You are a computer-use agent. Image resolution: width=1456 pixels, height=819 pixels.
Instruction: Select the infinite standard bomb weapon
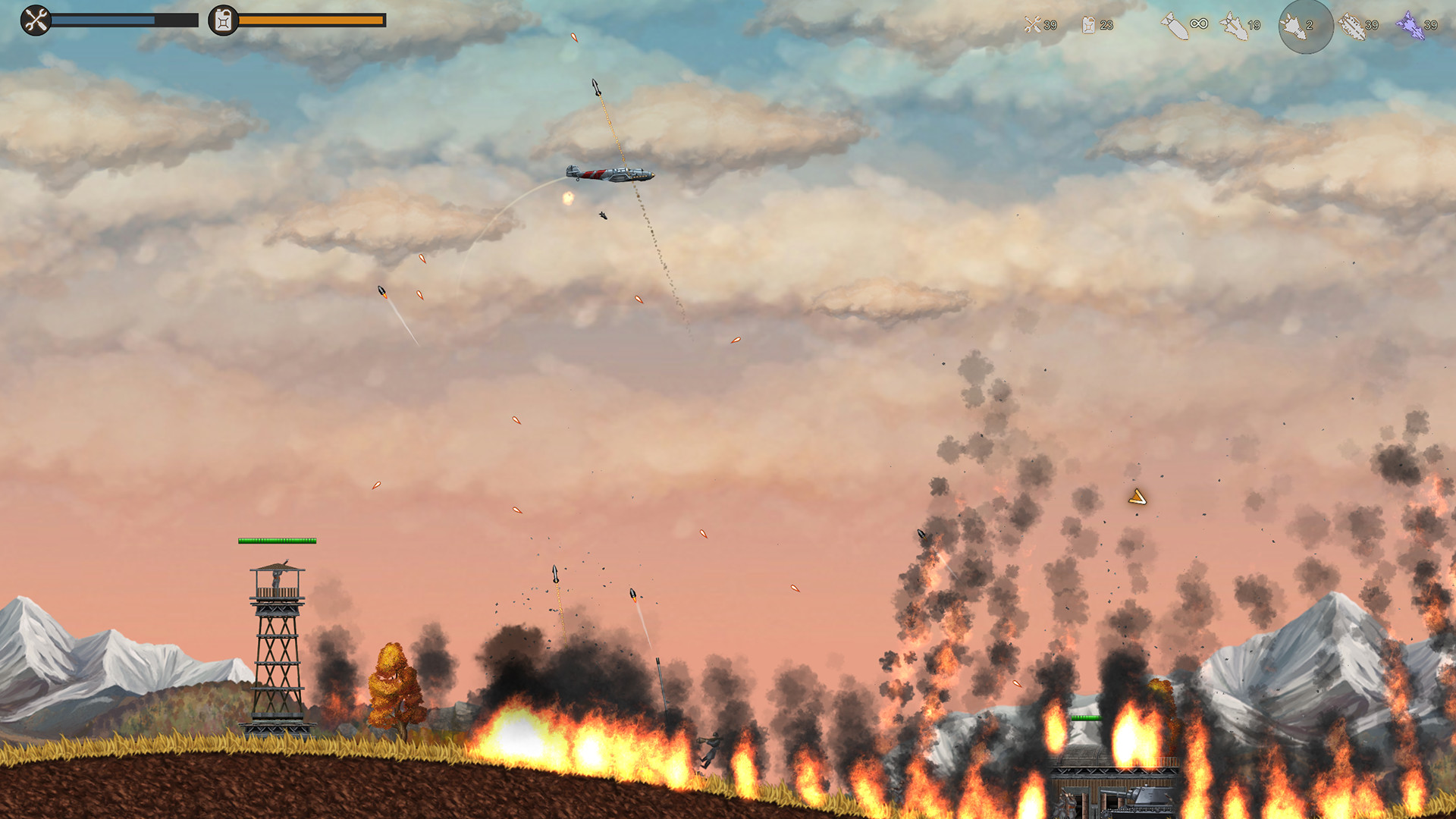click(x=1175, y=25)
